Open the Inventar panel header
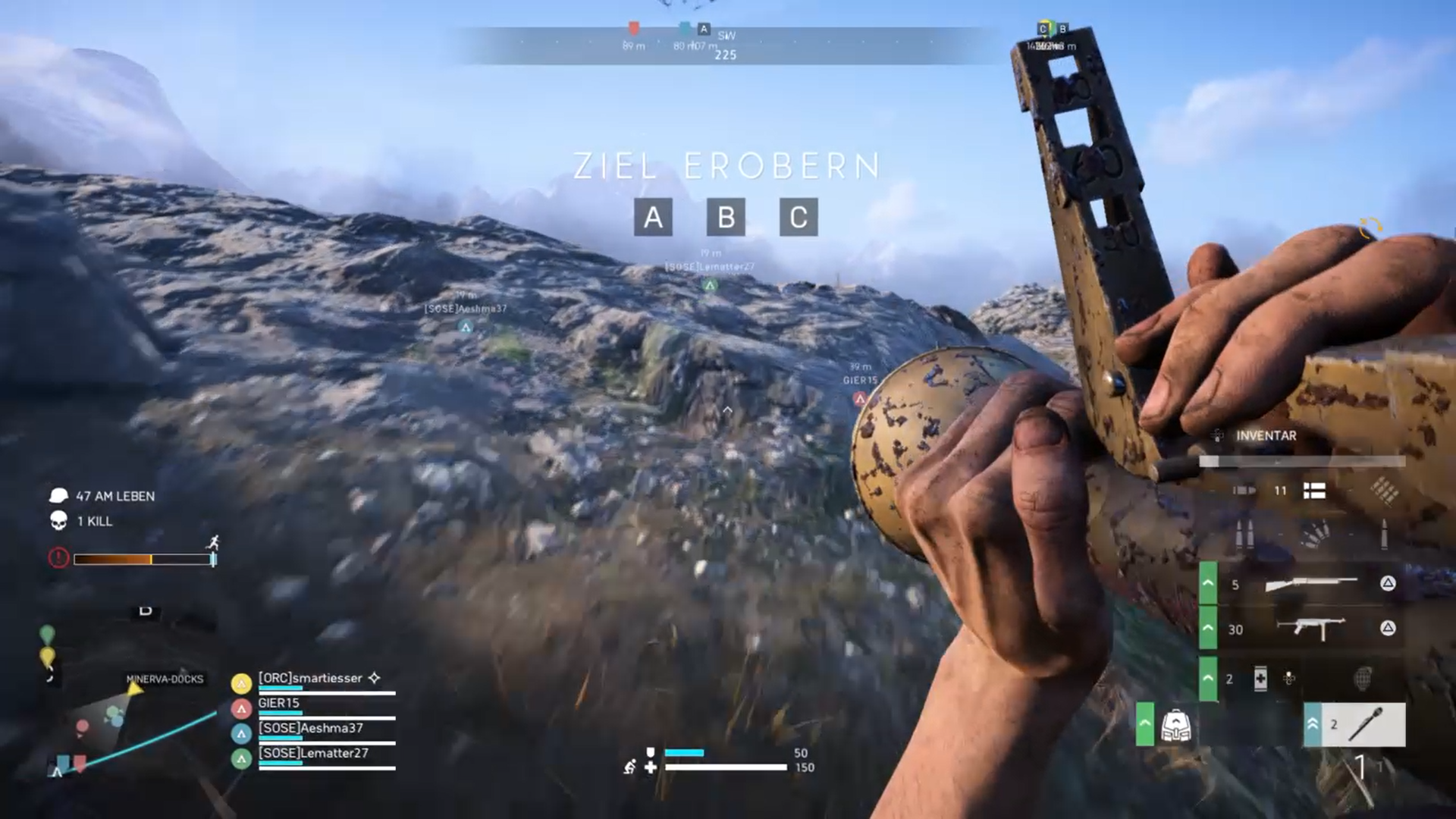This screenshot has height=819, width=1456. [x=1266, y=436]
